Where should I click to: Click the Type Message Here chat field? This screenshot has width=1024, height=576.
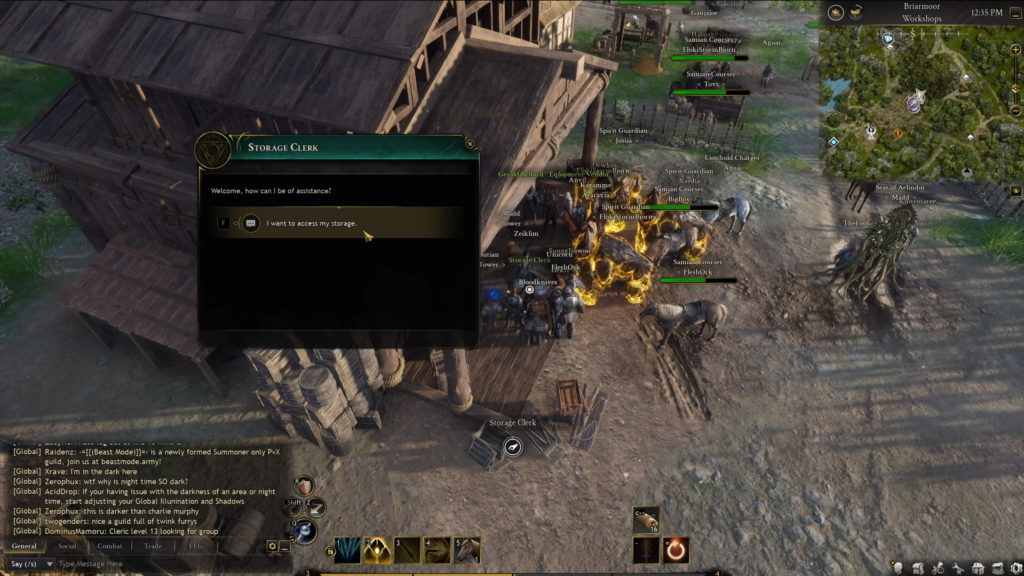tap(150, 564)
